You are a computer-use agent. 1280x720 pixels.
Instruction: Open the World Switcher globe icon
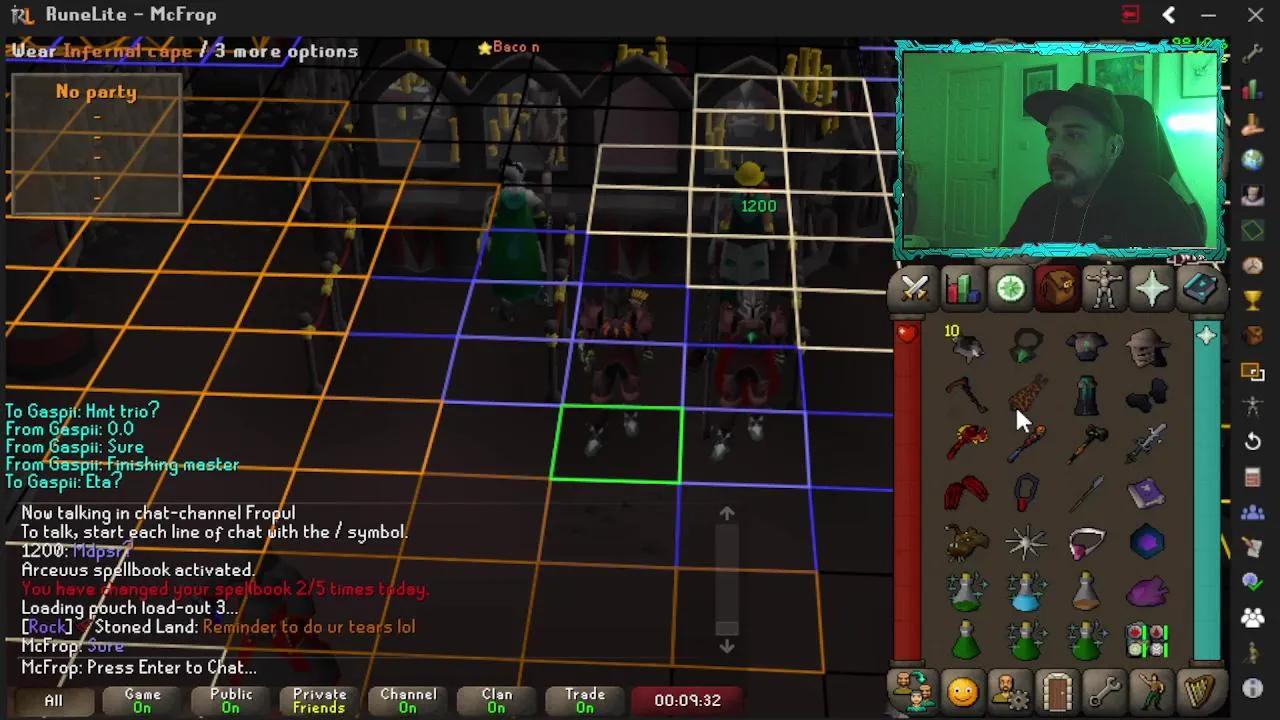[1252, 158]
